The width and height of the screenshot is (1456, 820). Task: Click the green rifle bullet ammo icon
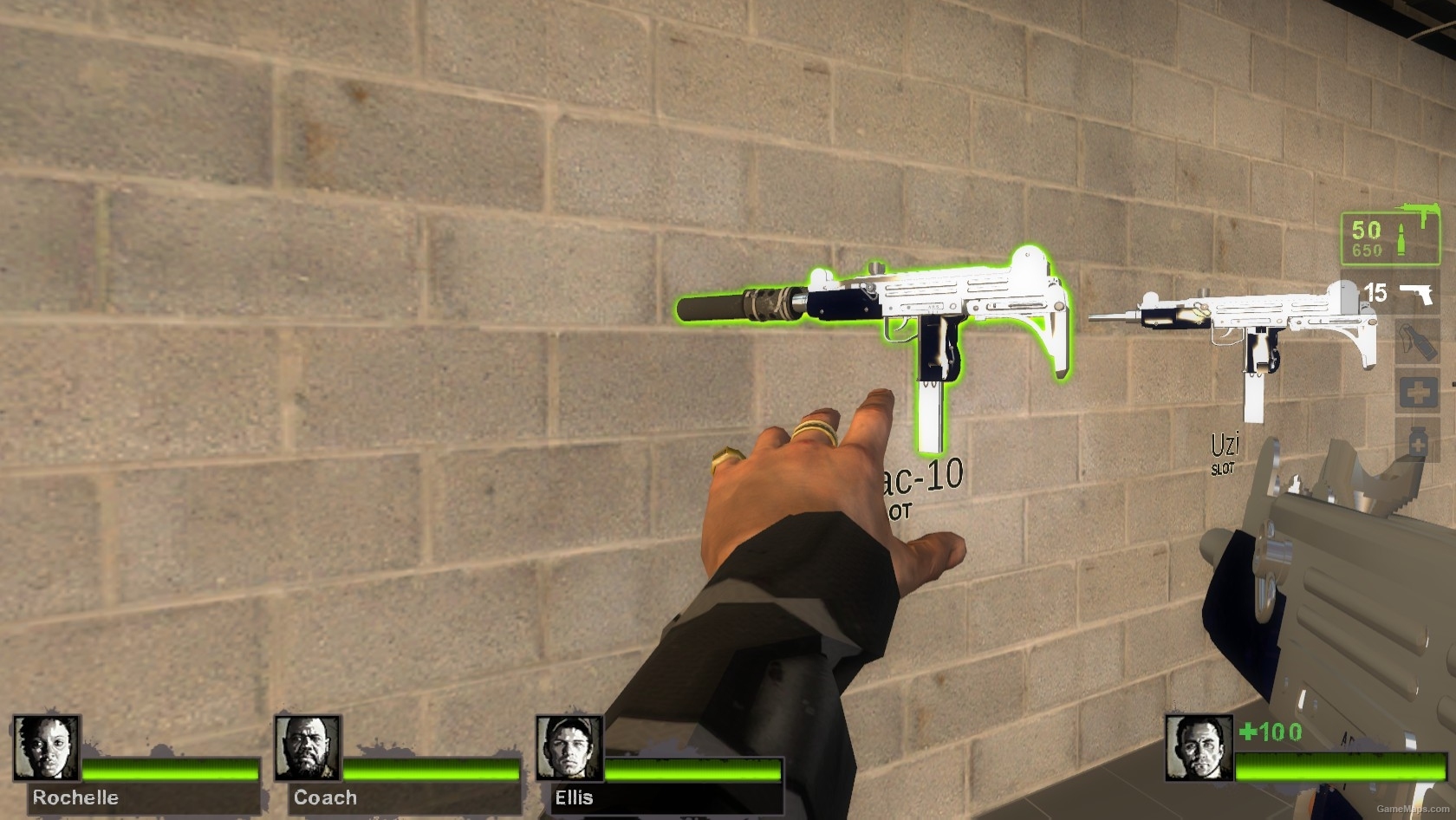1401,238
